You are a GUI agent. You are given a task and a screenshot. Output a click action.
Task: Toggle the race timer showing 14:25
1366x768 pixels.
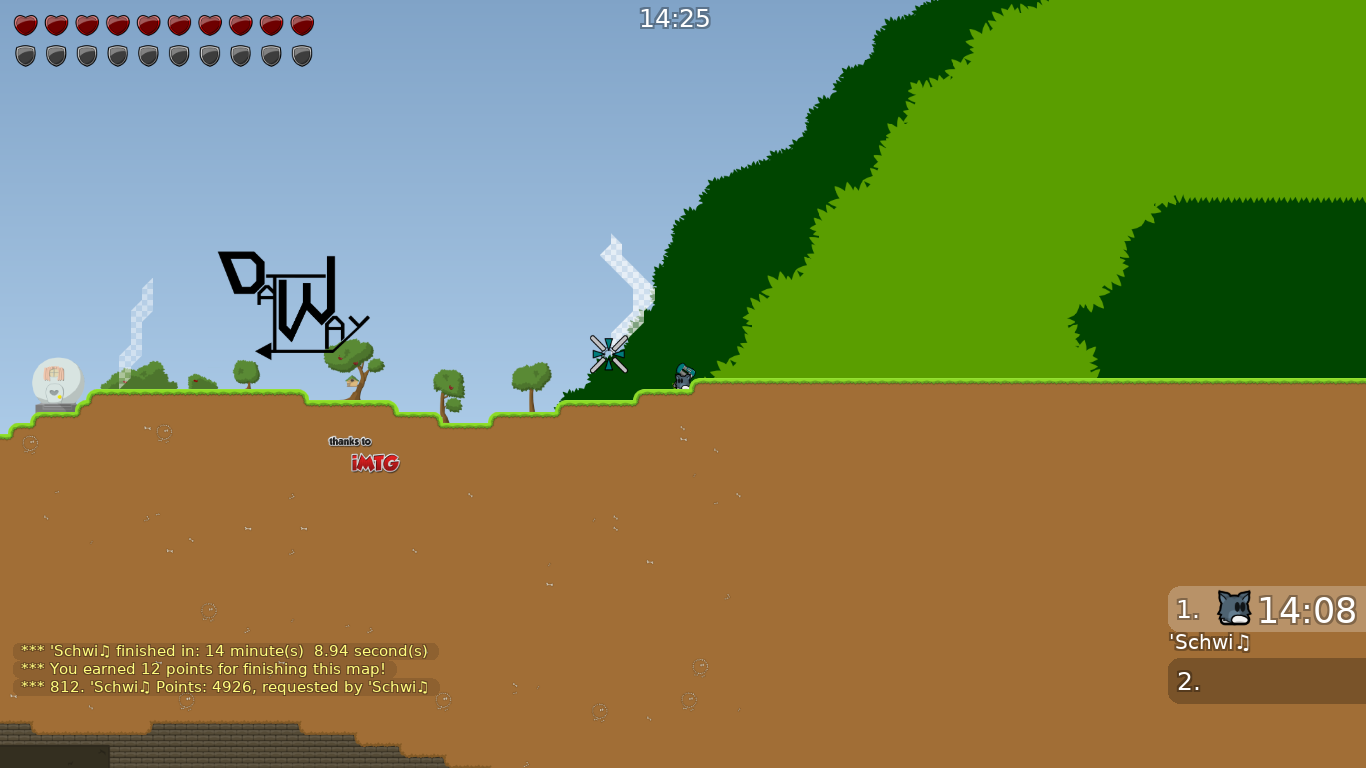[674, 17]
